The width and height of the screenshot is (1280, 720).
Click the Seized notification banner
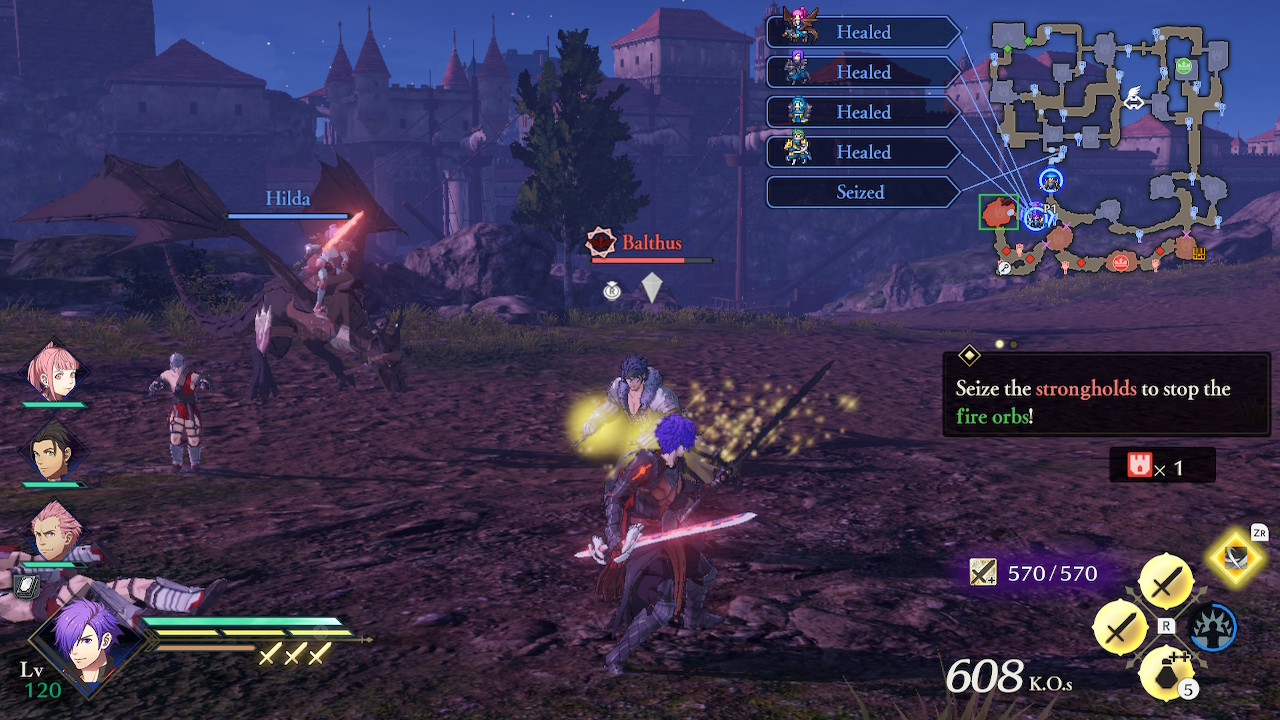(862, 192)
